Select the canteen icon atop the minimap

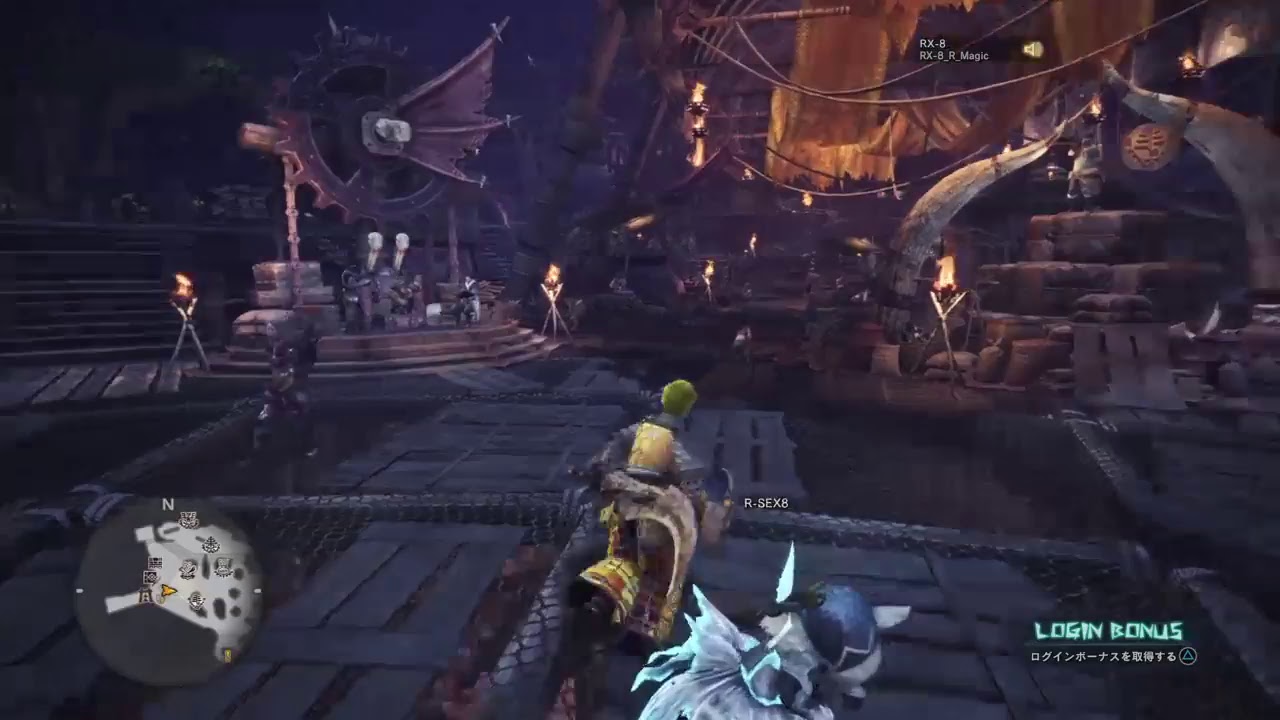pos(188,520)
